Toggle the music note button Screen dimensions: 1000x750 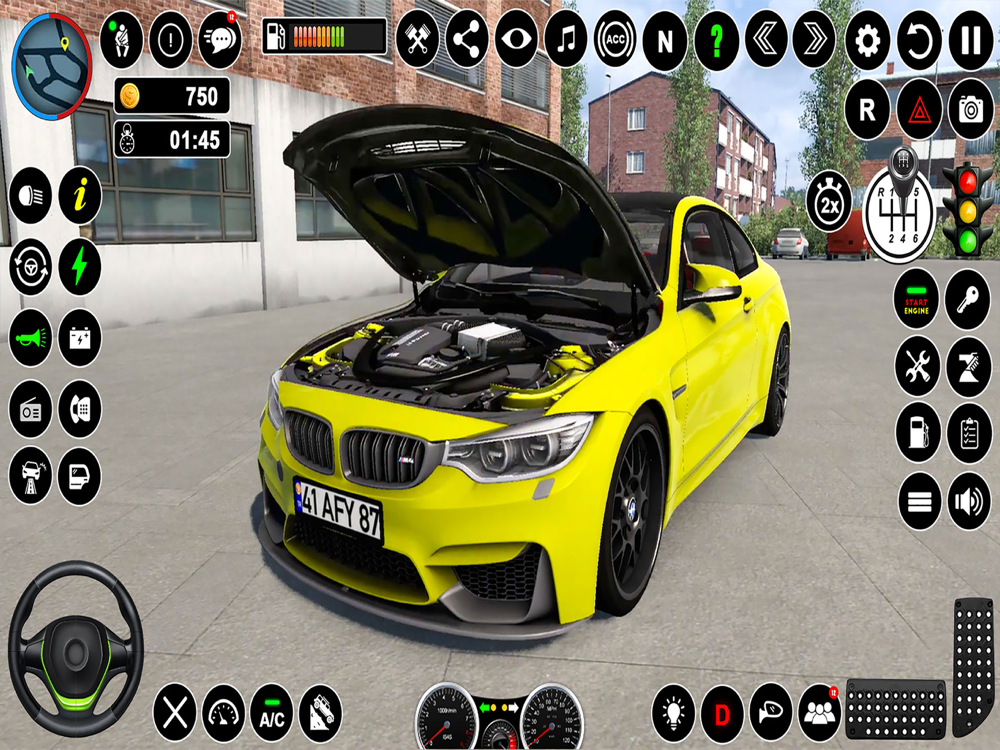point(566,41)
